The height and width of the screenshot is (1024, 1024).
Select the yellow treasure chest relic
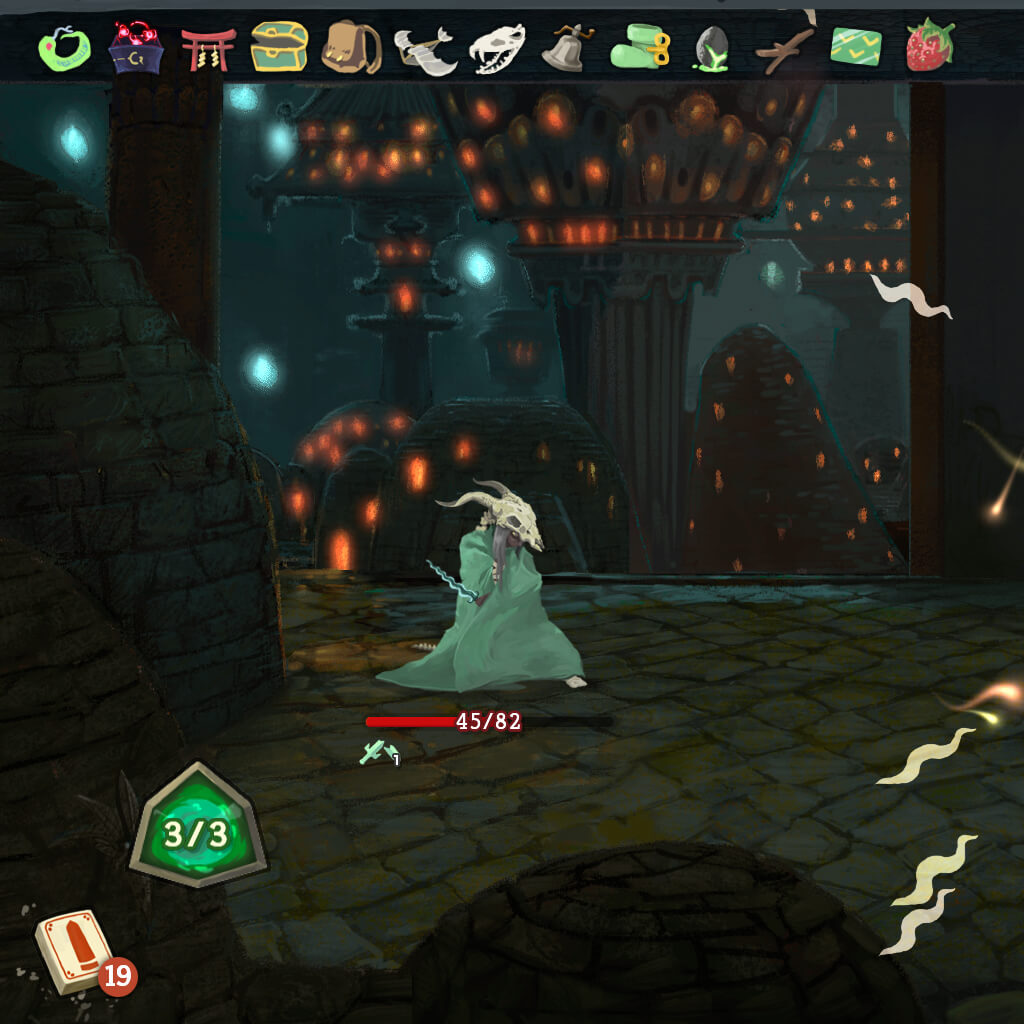click(x=279, y=47)
